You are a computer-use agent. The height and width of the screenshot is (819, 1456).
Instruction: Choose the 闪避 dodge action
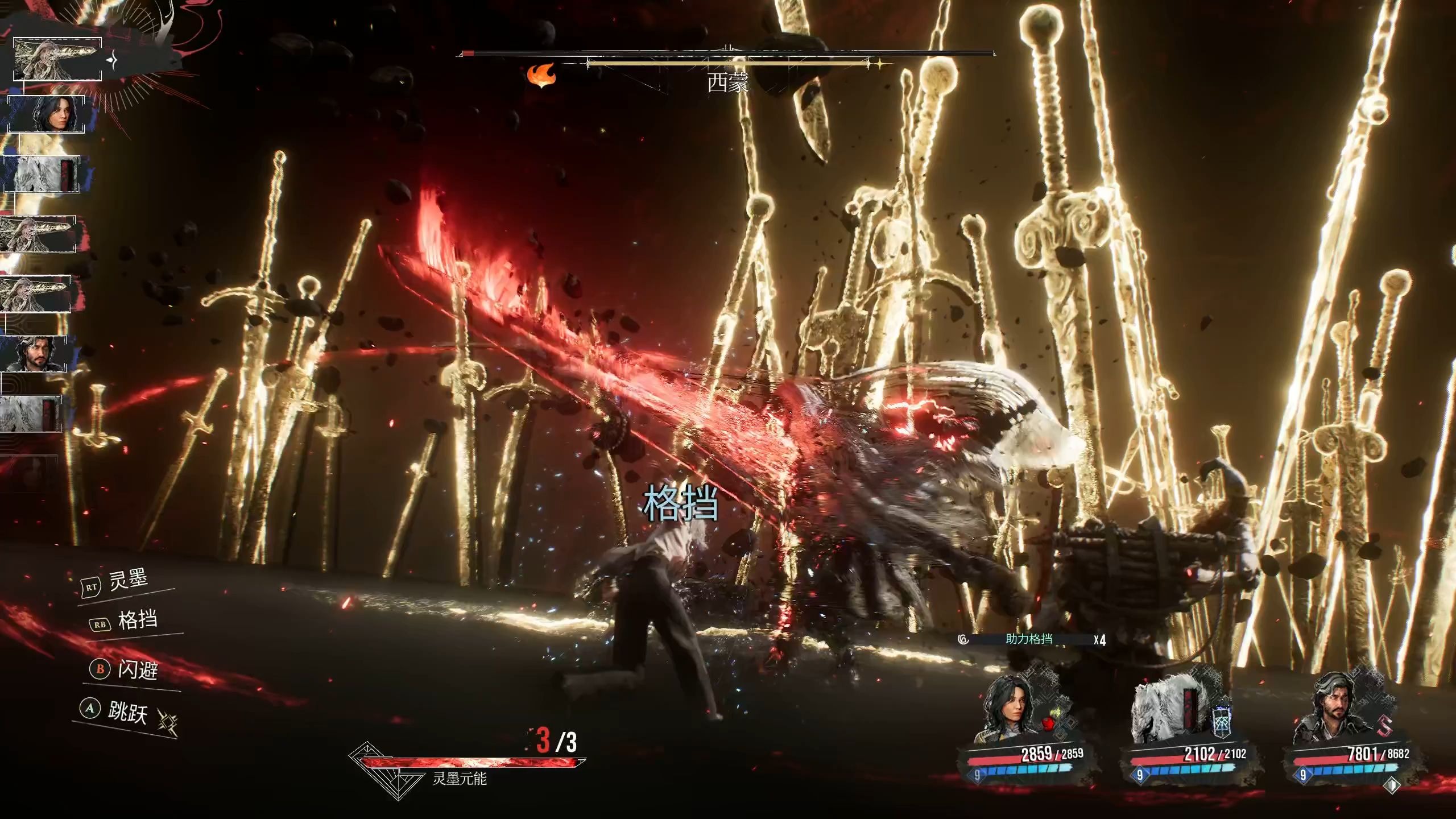[x=136, y=669]
